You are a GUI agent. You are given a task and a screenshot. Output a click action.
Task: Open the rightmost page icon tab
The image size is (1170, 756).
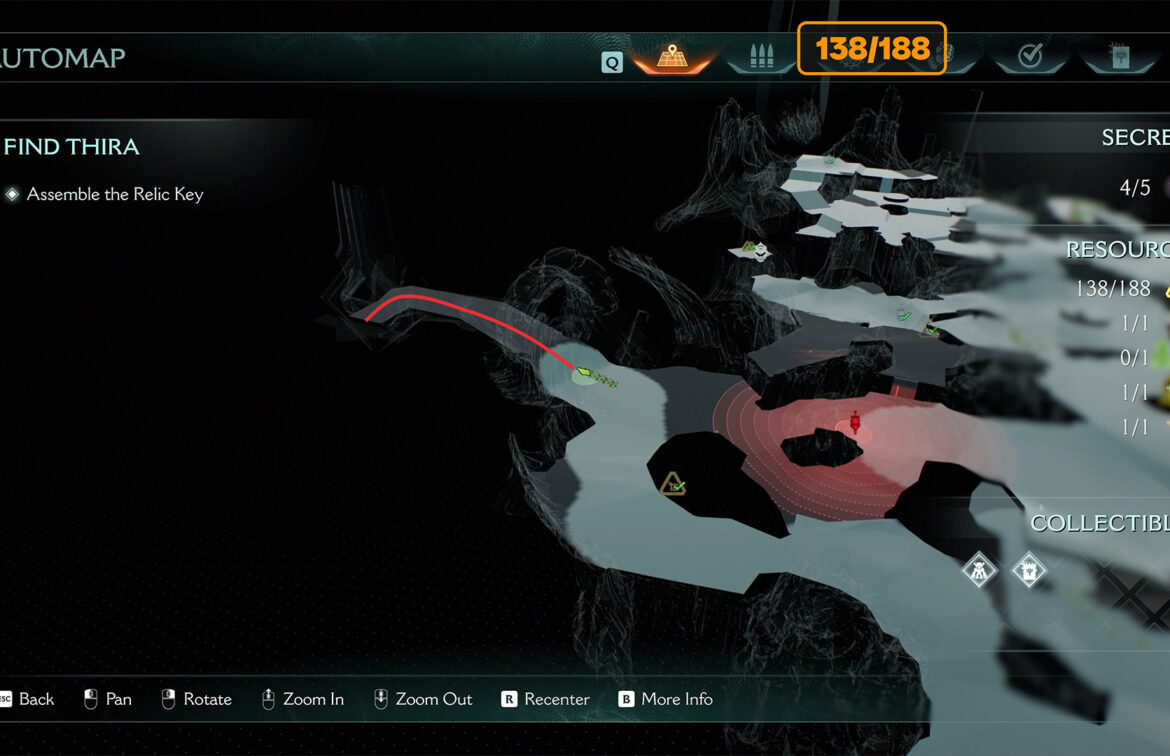(x=1119, y=56)
